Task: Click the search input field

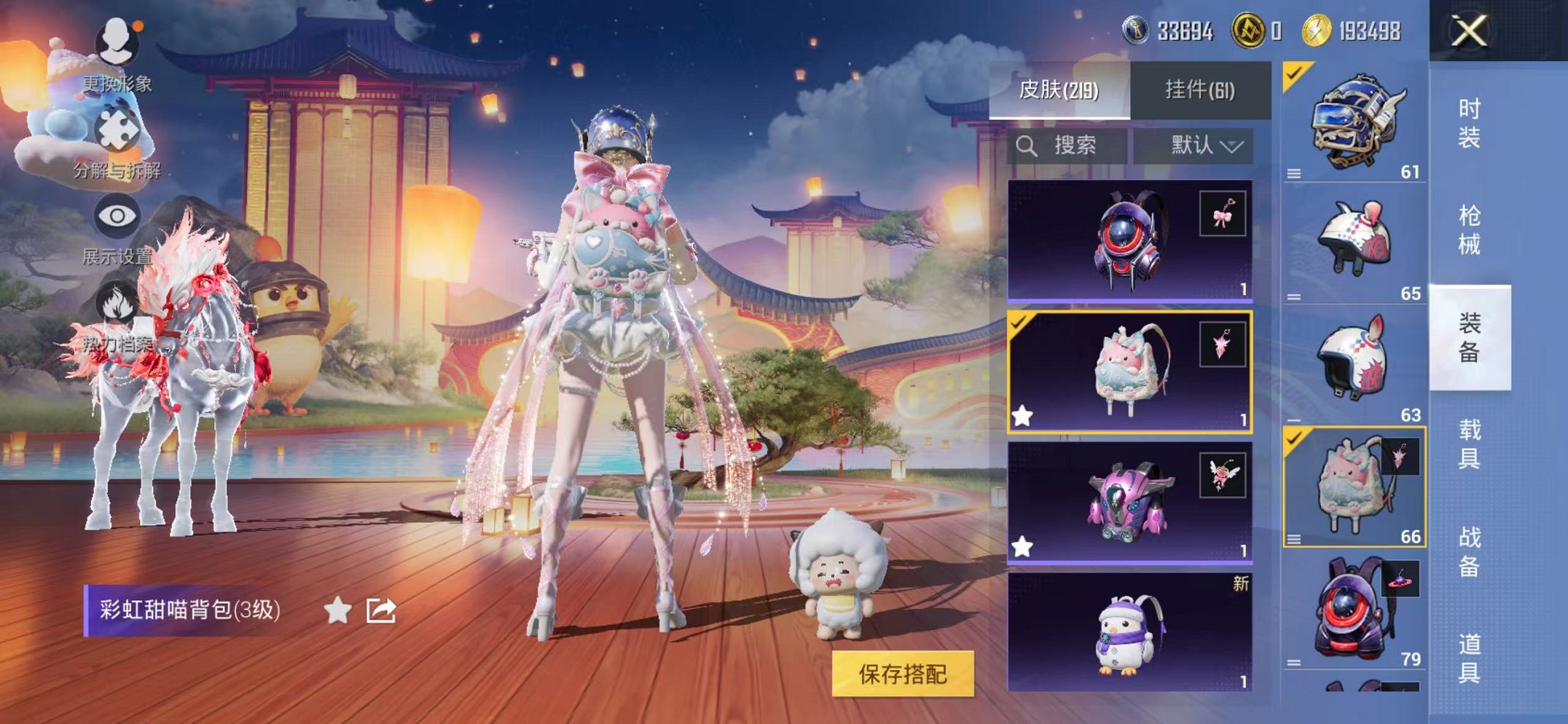Action: (1078, 145)
